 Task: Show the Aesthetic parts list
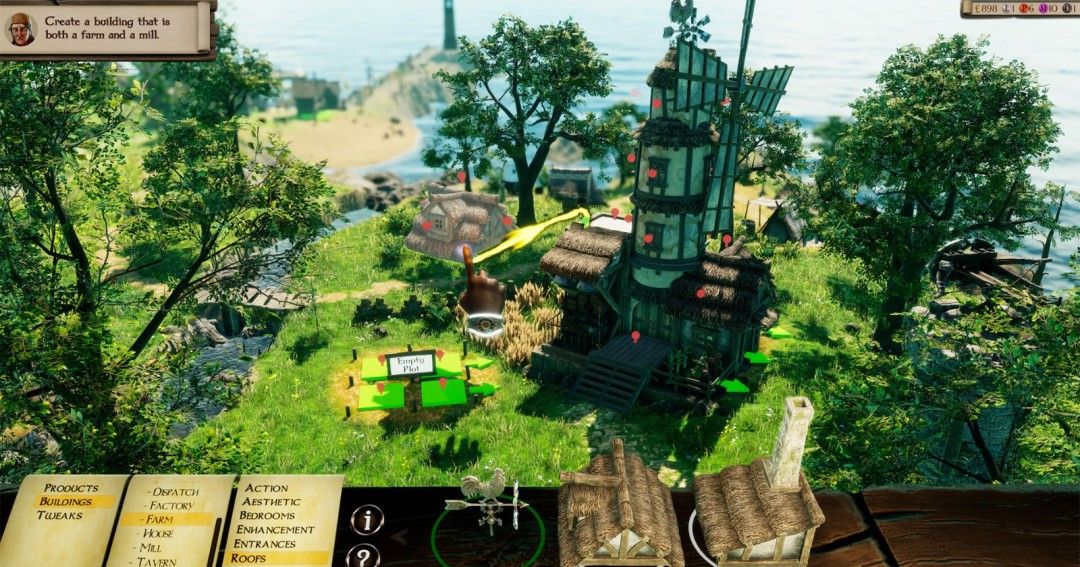[272, 502]
